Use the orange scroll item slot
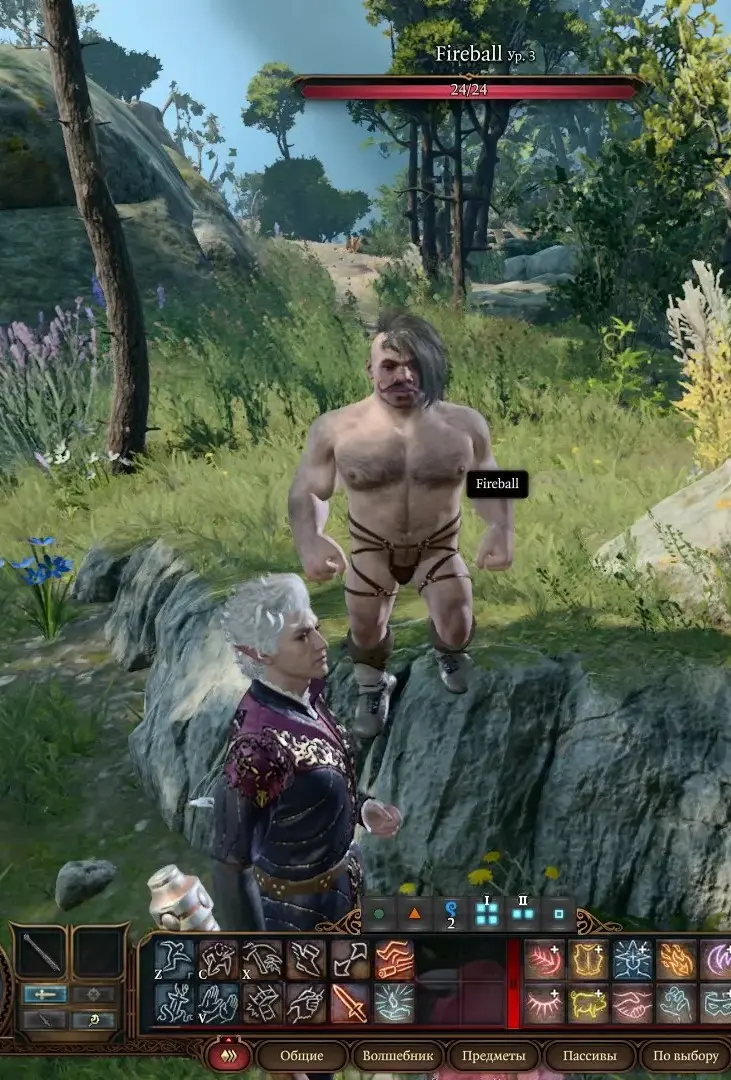This screenshot has height=1080, width=731. pyautogui.click(x=394, y=960)
